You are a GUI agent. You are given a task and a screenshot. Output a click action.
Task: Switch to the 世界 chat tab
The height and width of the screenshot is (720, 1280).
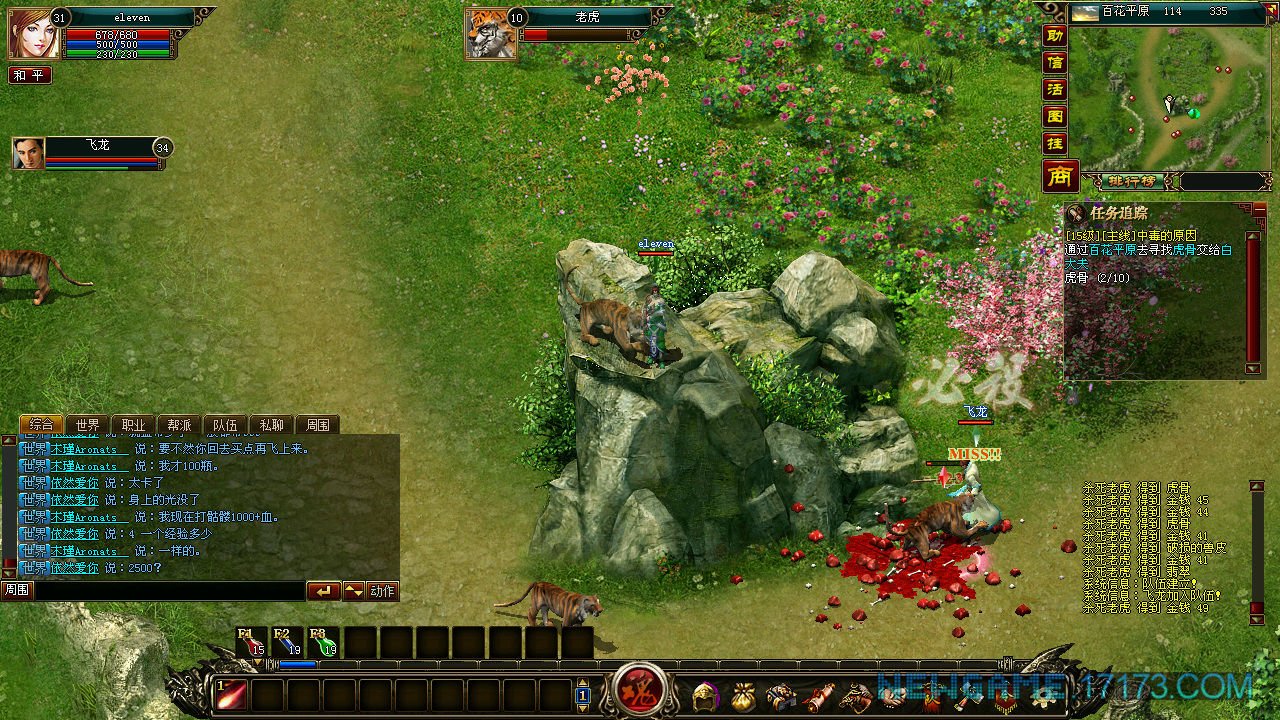click(88, 425)
